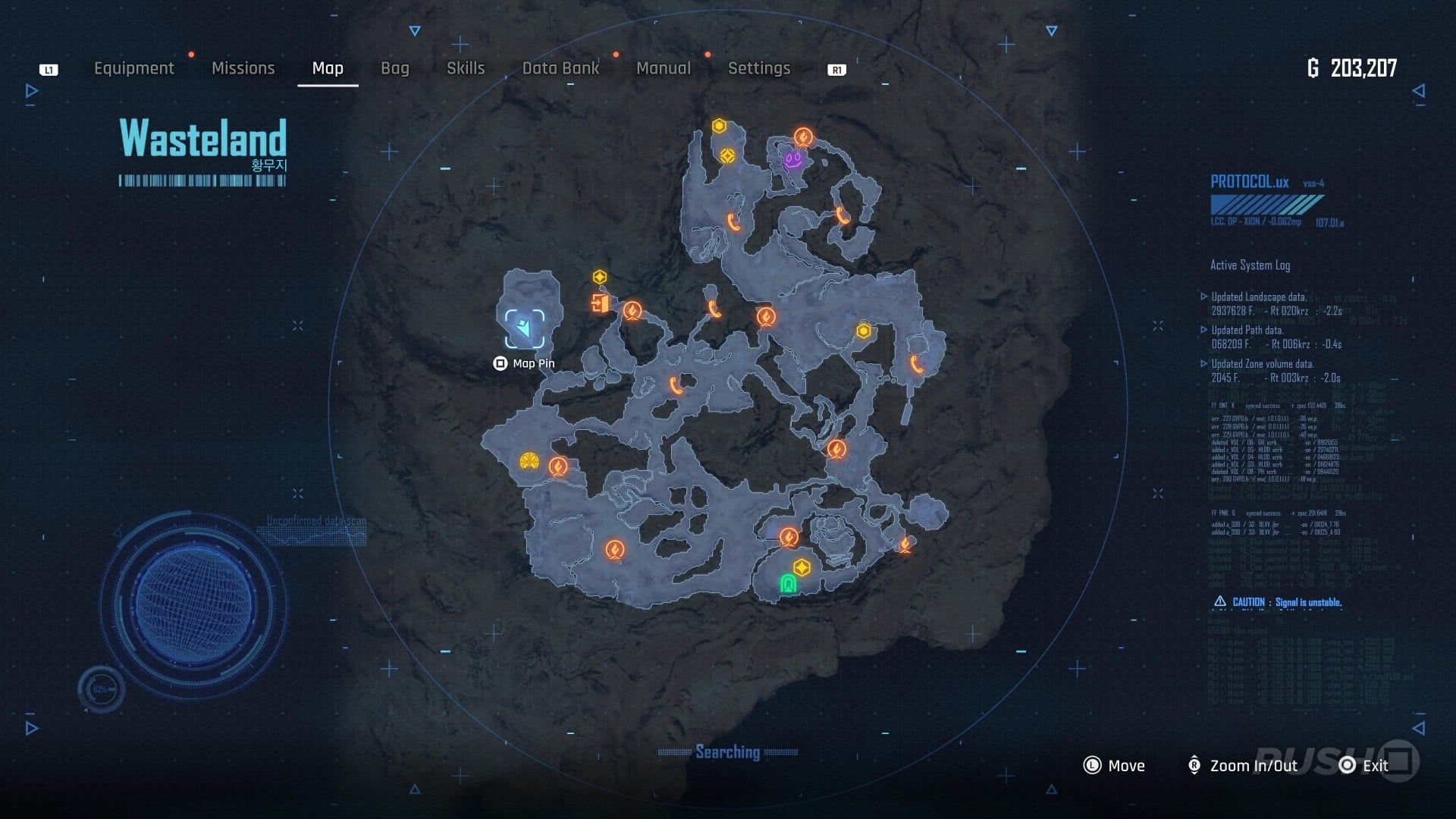Go to the Bag tab
1456x819 pixels.
tap(394, 68)
